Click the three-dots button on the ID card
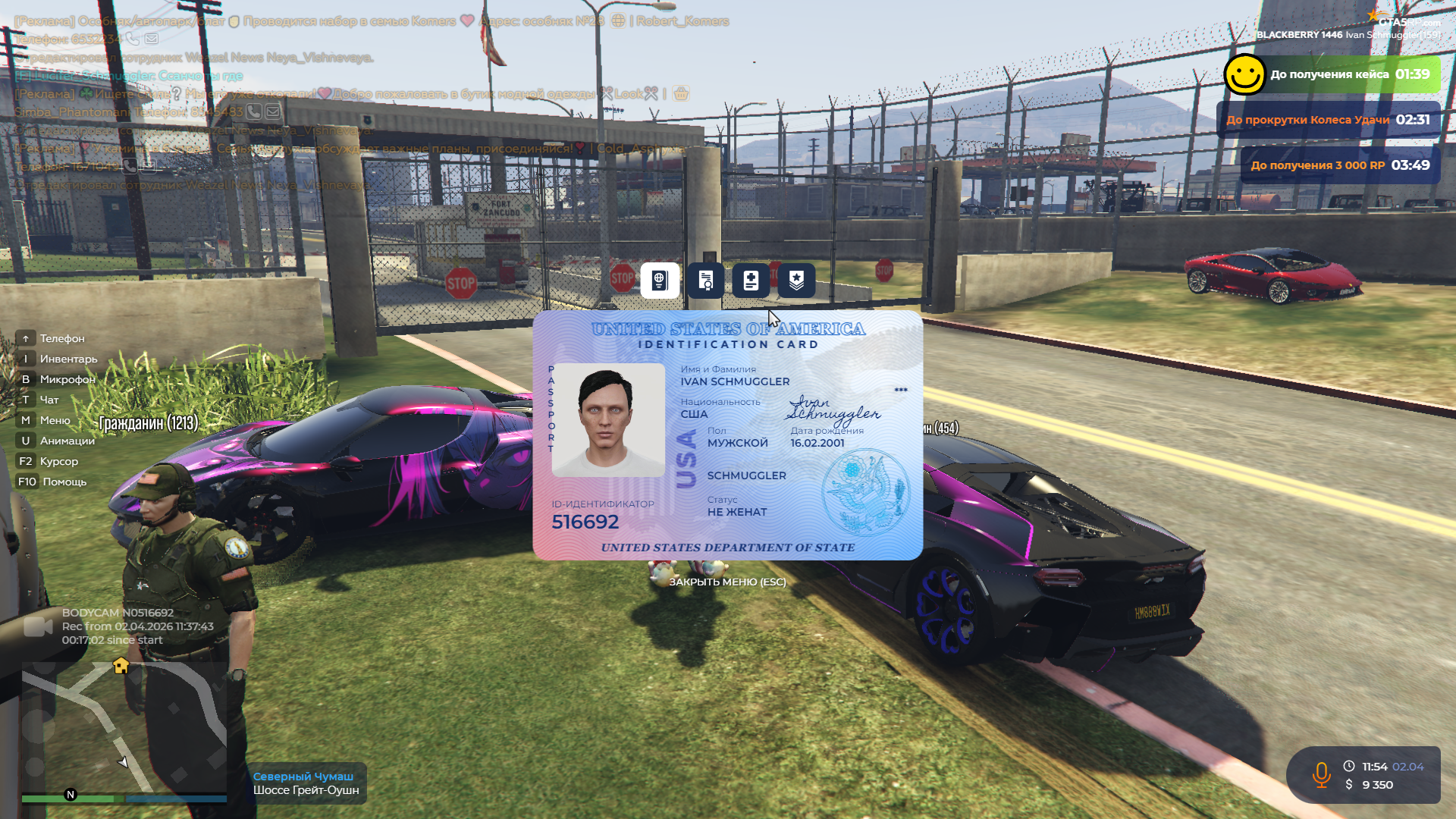 [x=900, y=390]
